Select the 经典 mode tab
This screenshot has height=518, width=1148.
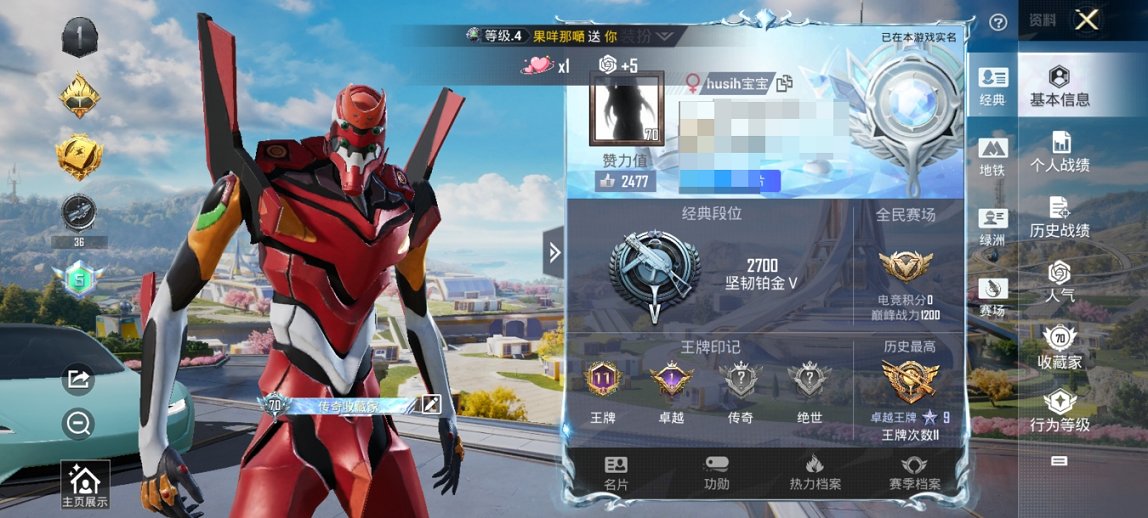click(x=992, y=86)
